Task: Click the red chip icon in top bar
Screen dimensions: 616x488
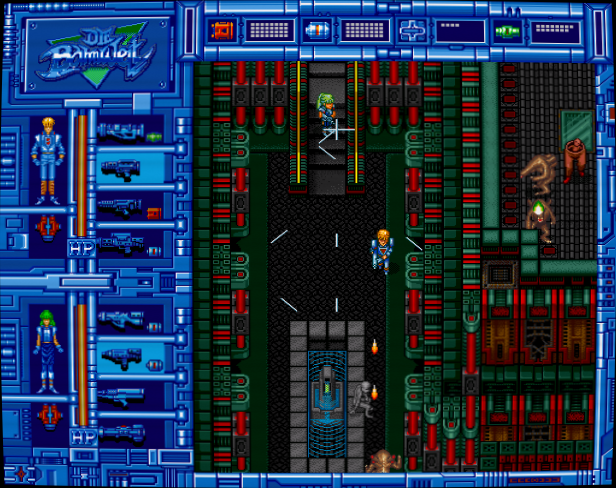Action: pos(219,30)
